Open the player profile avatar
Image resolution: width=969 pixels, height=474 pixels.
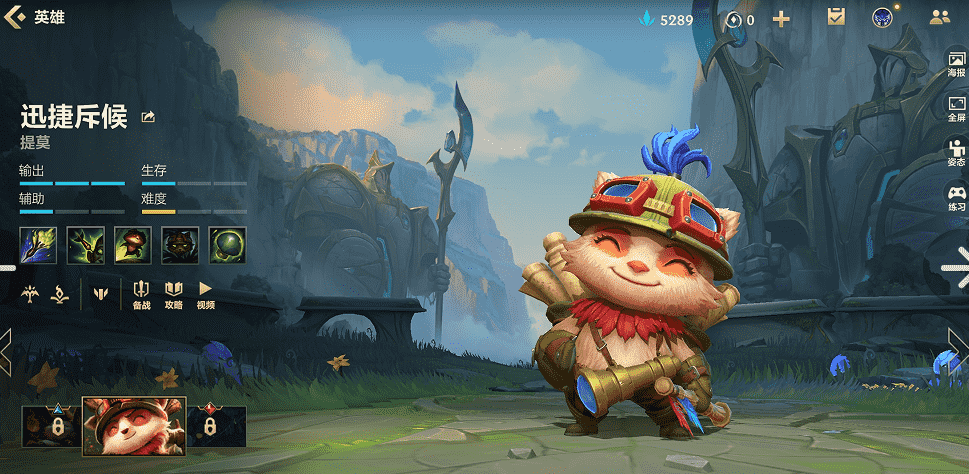tap(882, 17)
